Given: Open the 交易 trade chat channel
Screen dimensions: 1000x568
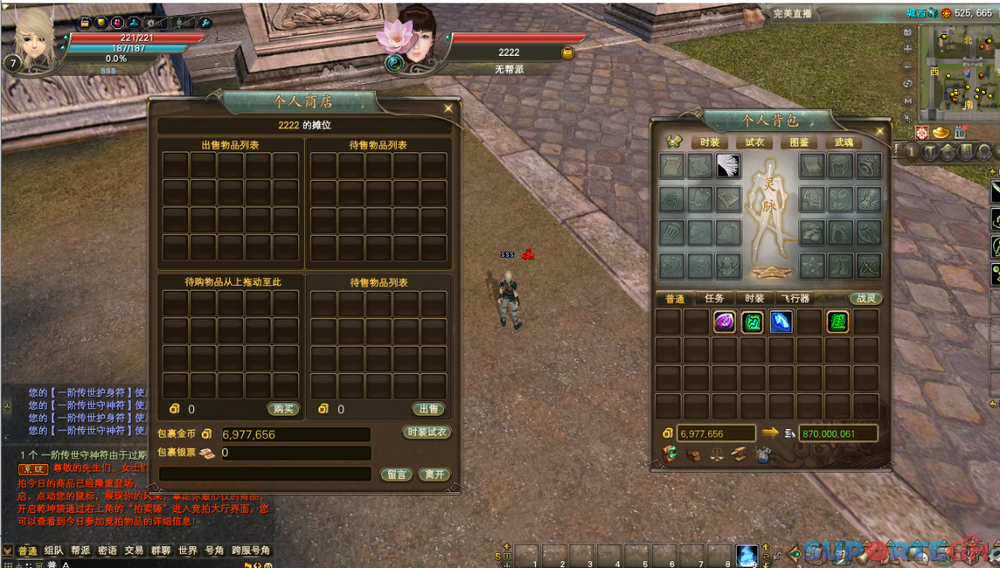Looking at the screenshot, I should tap(133, 551).
